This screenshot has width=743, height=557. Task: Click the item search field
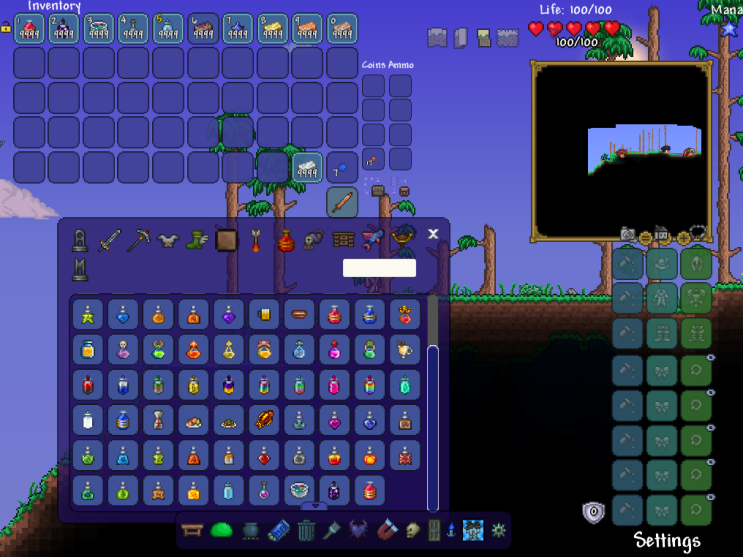379,268
